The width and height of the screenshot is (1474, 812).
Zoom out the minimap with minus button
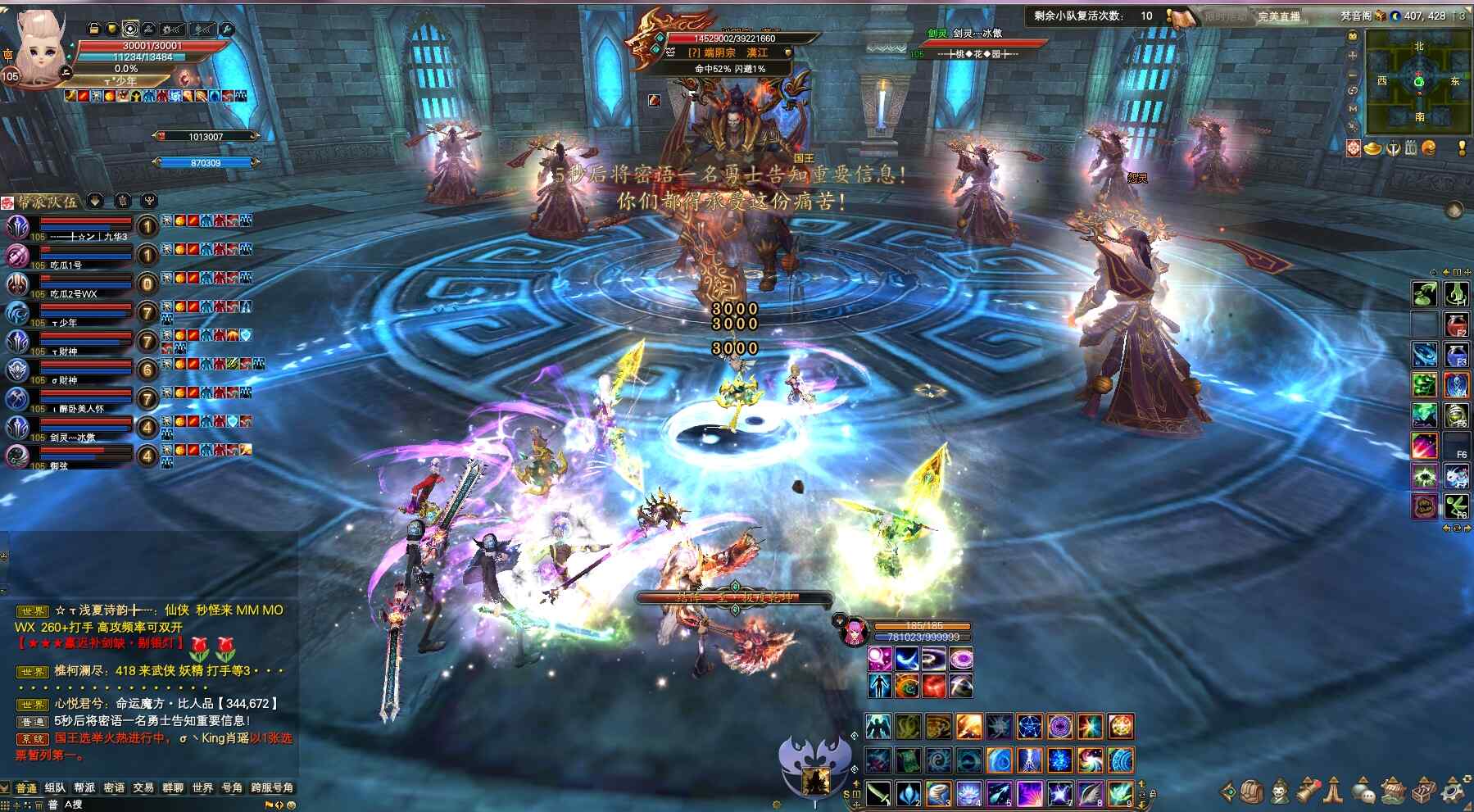click(x=1353, y=74)
